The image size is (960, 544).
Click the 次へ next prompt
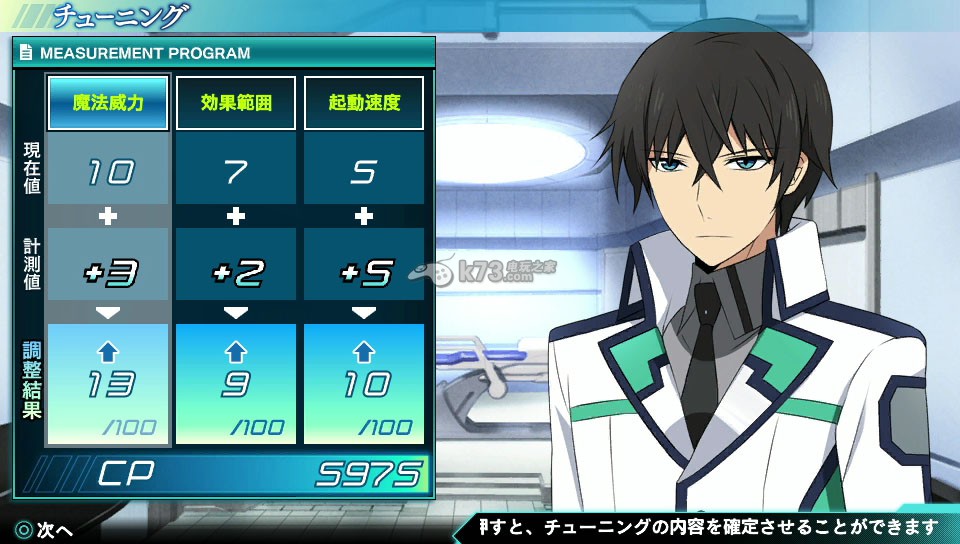pyautogui.click(x=44, y=530)
